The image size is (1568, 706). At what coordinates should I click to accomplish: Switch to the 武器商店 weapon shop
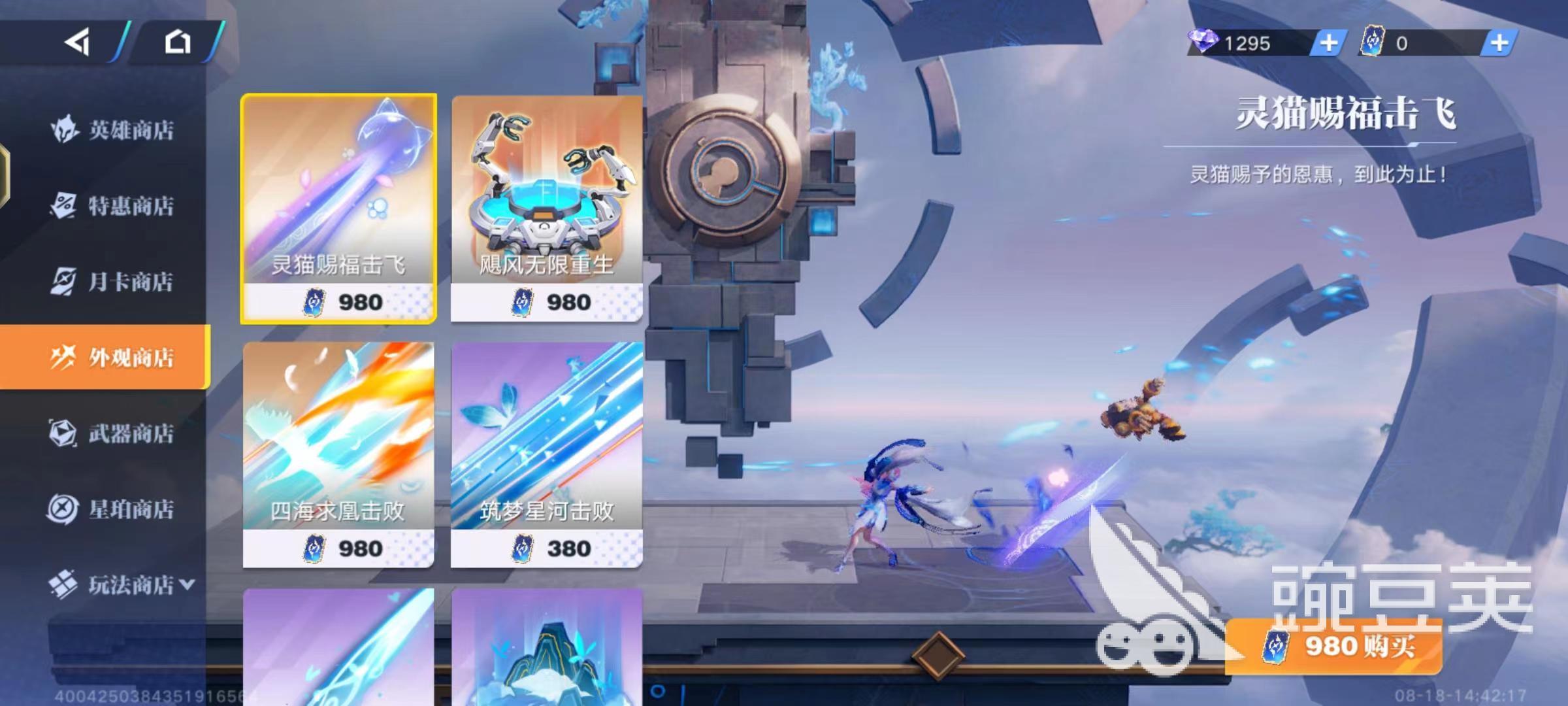coord(112,433)
